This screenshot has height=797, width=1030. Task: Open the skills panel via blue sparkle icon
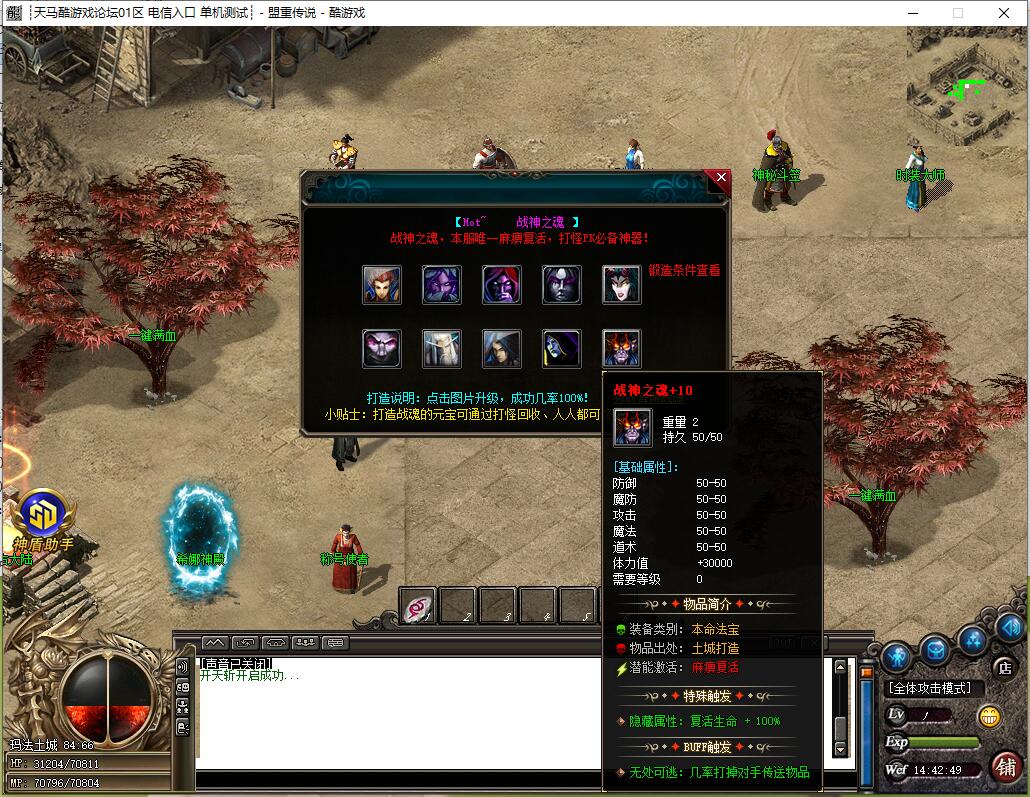[x=973, y=639]
